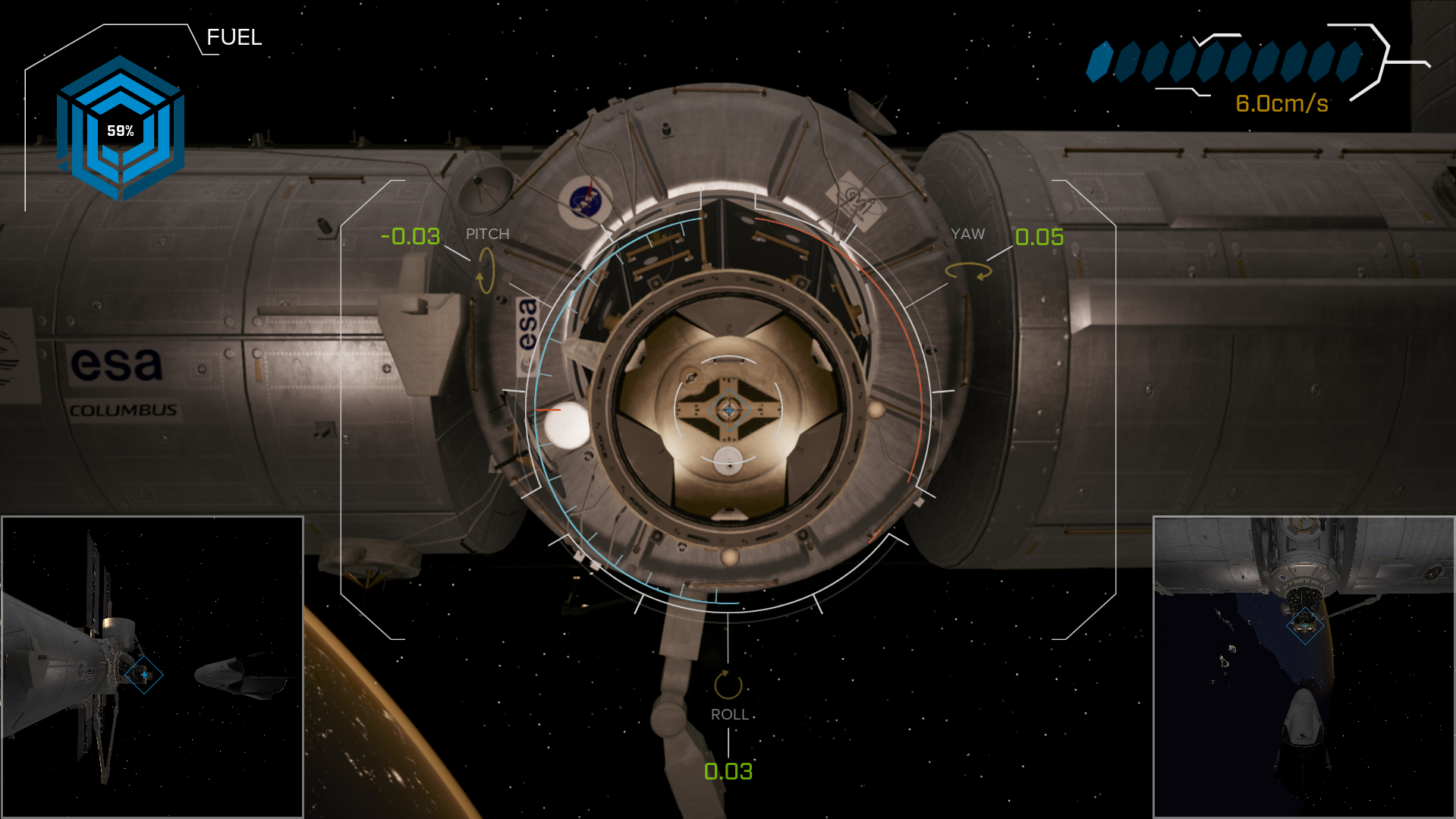This screenshot has height=819, width=1456.
Task: Open the bottom-left external camera view
Action: coord(152,668)
